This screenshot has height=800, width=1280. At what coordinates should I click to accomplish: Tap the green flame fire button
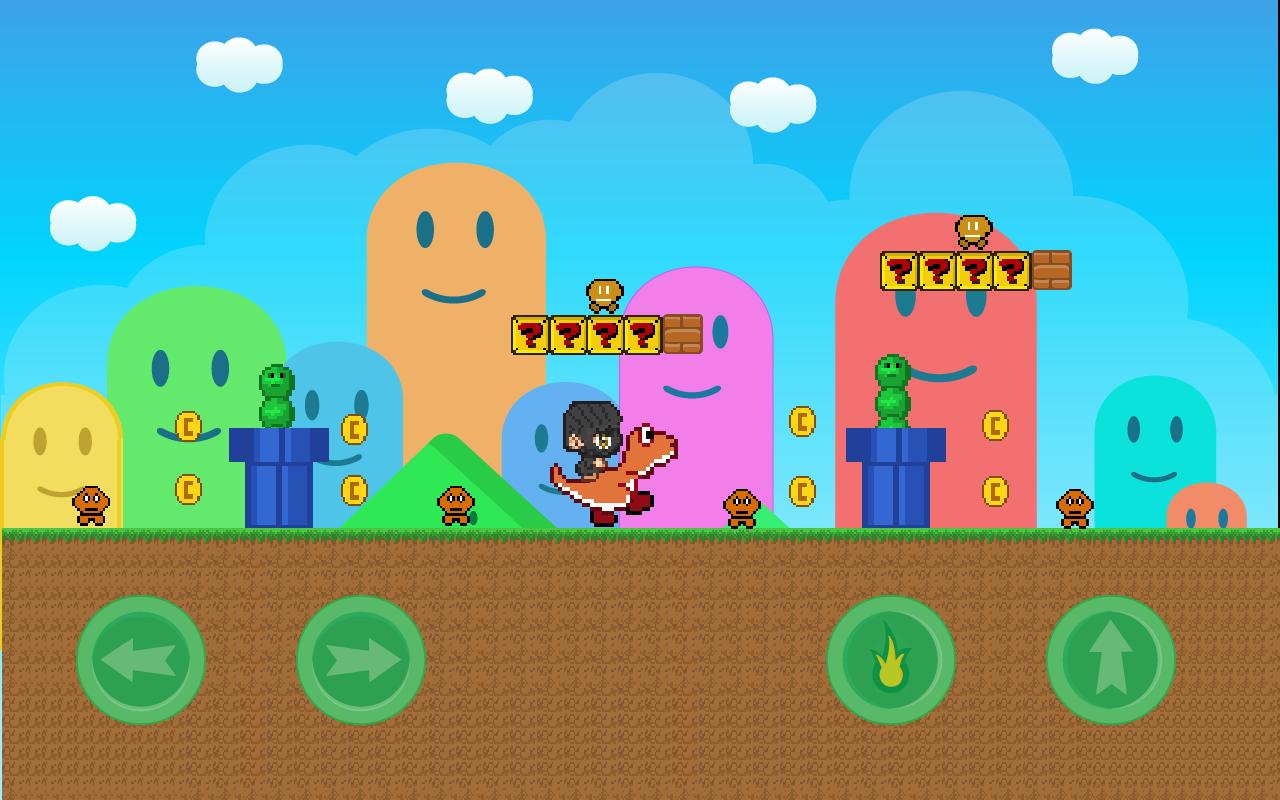[x=890, y=660]
